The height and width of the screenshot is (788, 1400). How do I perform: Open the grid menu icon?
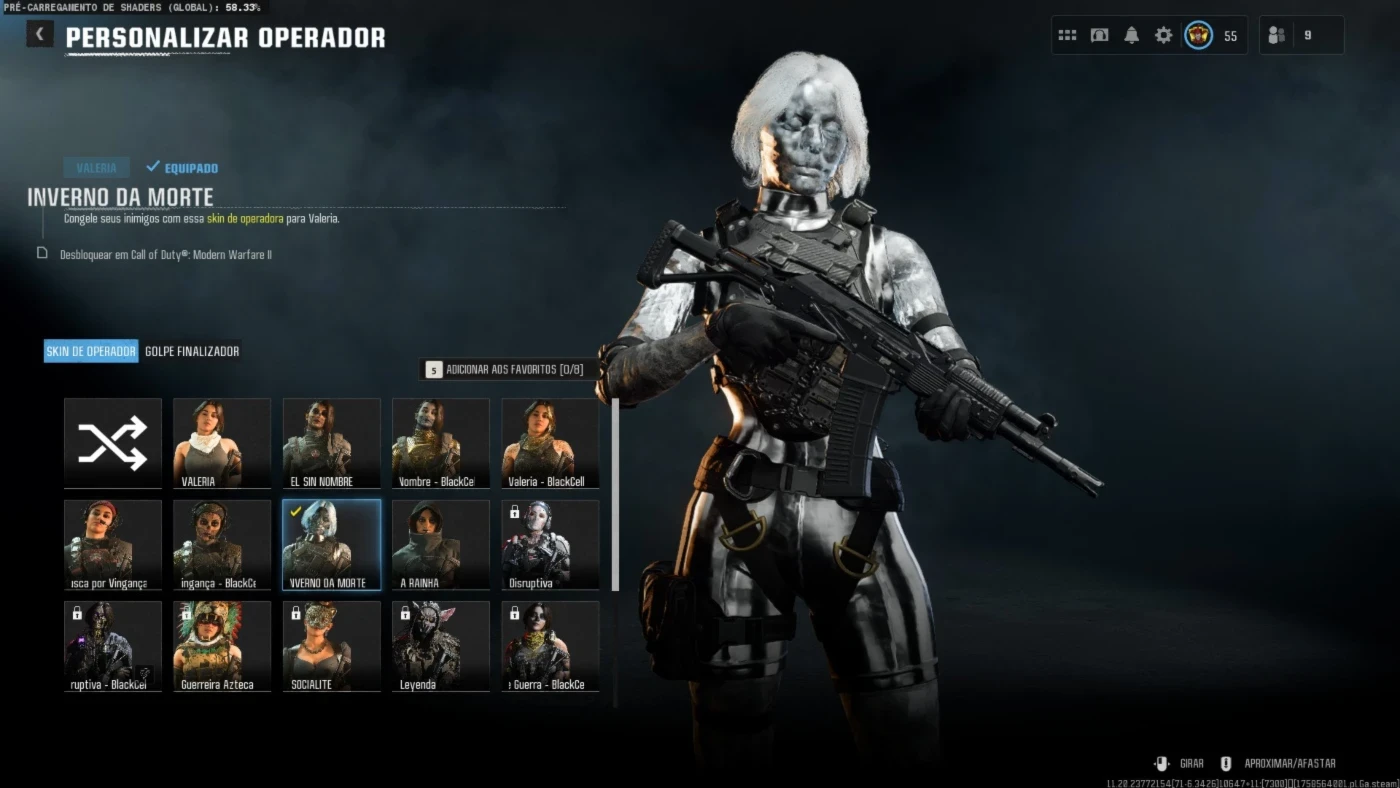[x=1067, y=36]
